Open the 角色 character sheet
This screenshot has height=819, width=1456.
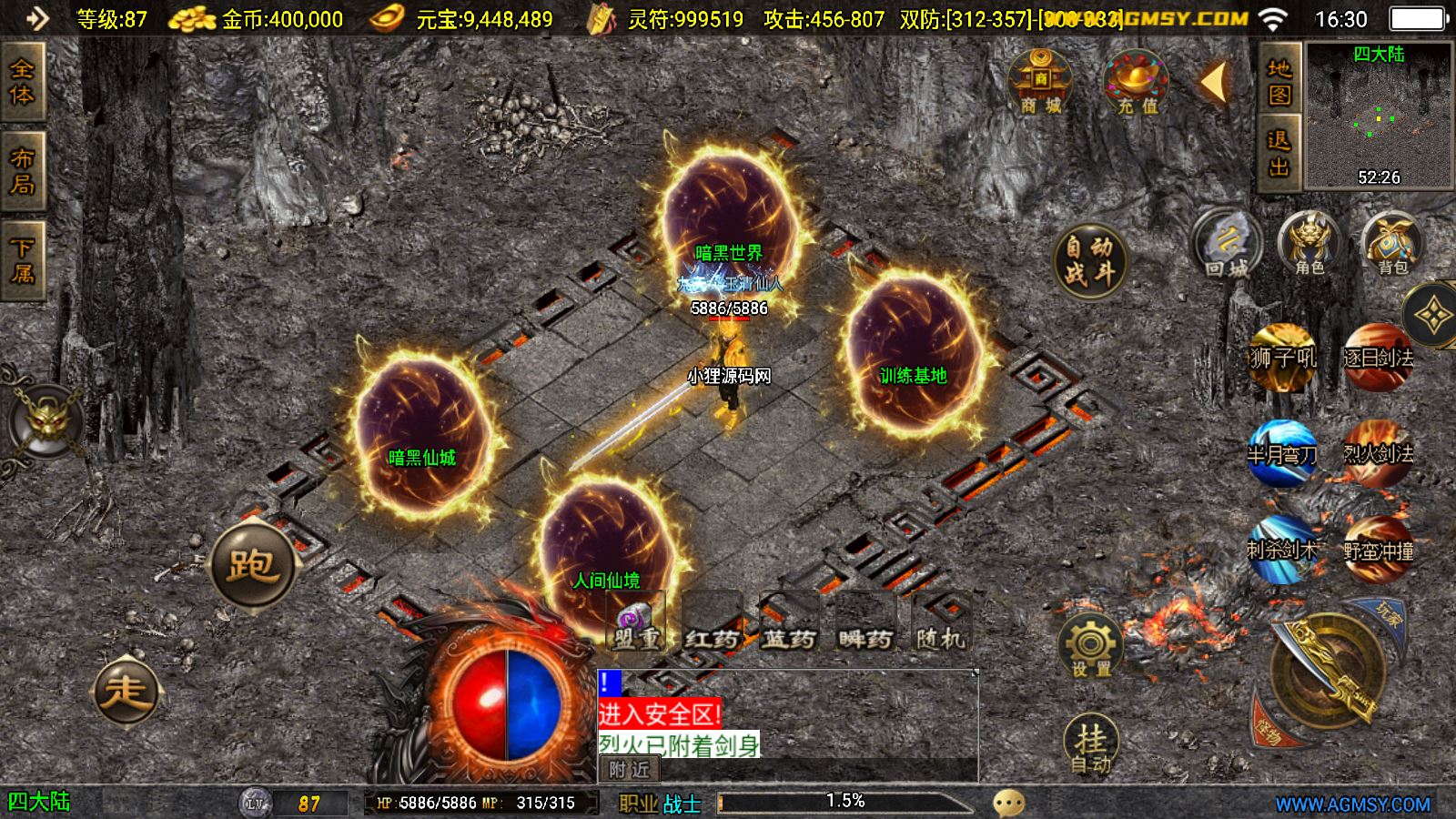tap(1309, 244)
